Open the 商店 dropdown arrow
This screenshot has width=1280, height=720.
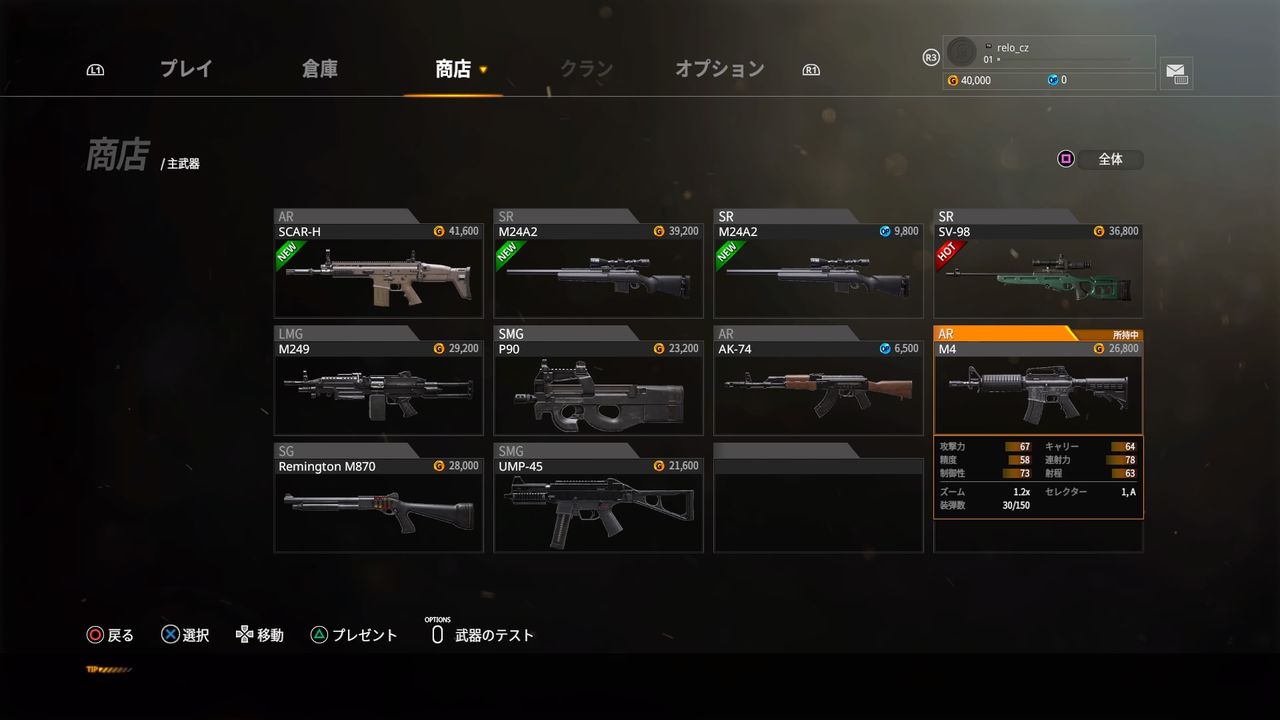coord(483,71)
